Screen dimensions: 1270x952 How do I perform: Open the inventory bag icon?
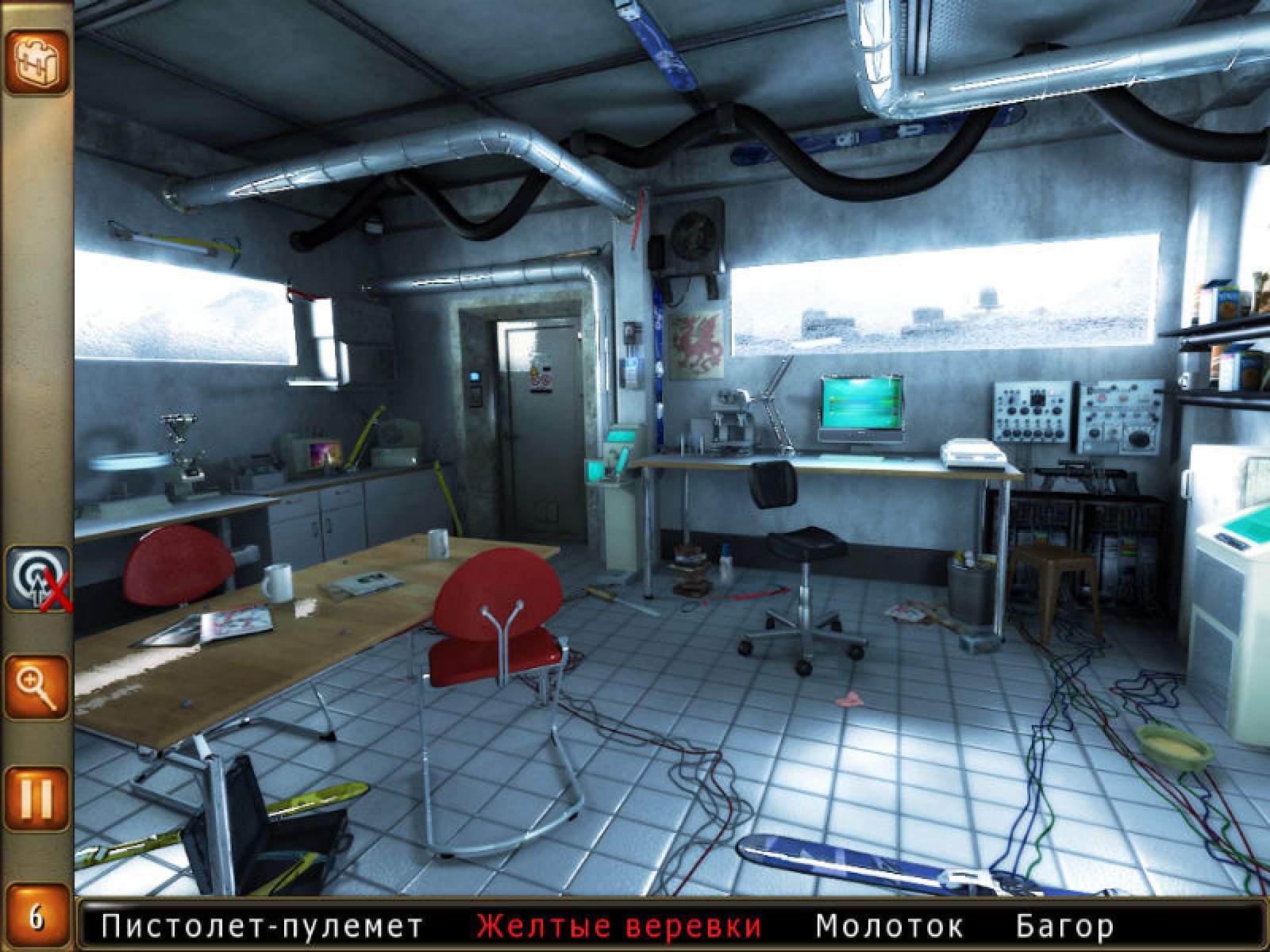[37, 62]
